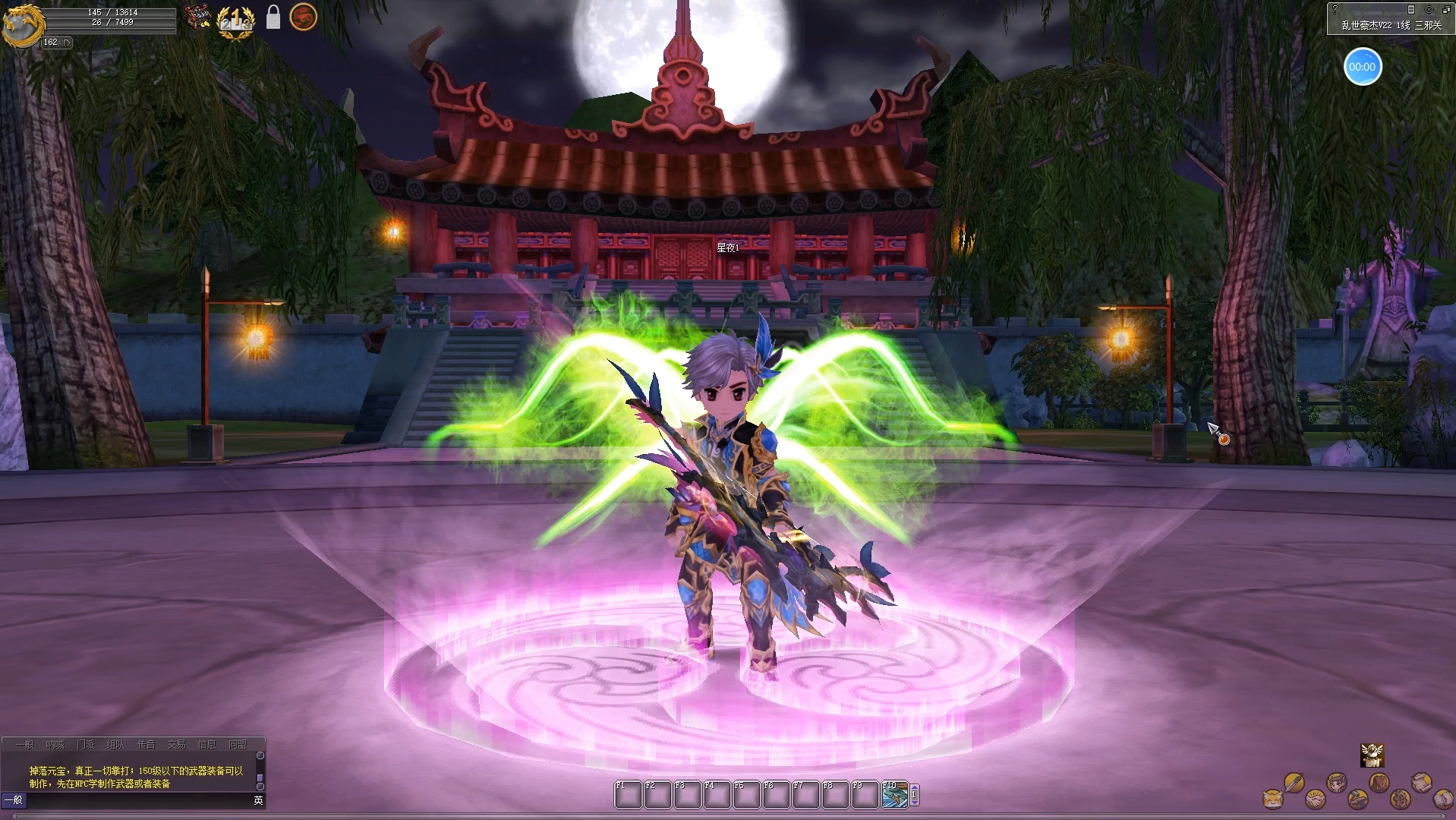
Task: Switch chat to the 呐喊 tab
Action: click(55, 745)
